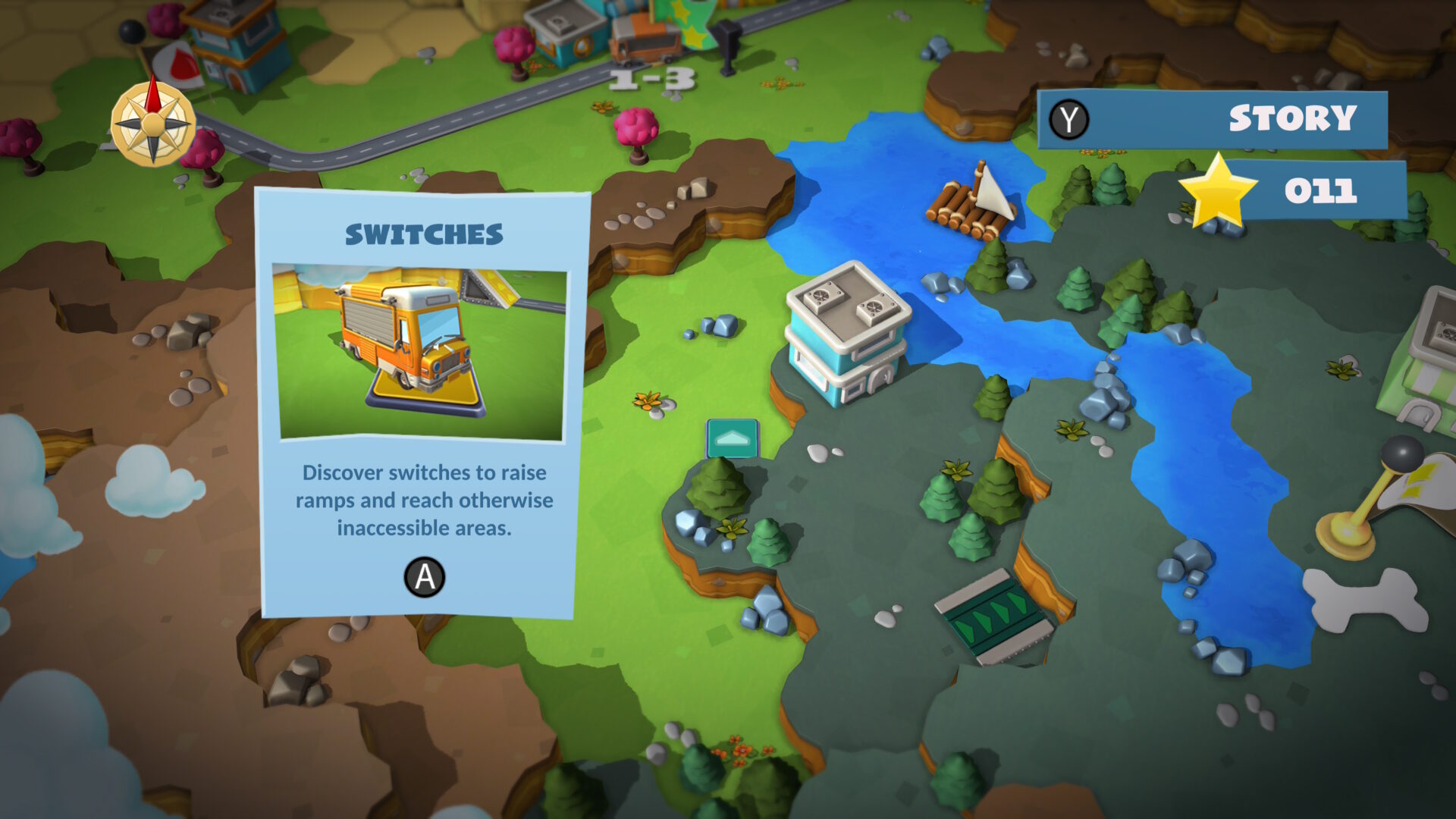1456x819 pixels.
Task: Click the green ramp switch sign on the map
Action: [x=732, y=440]
